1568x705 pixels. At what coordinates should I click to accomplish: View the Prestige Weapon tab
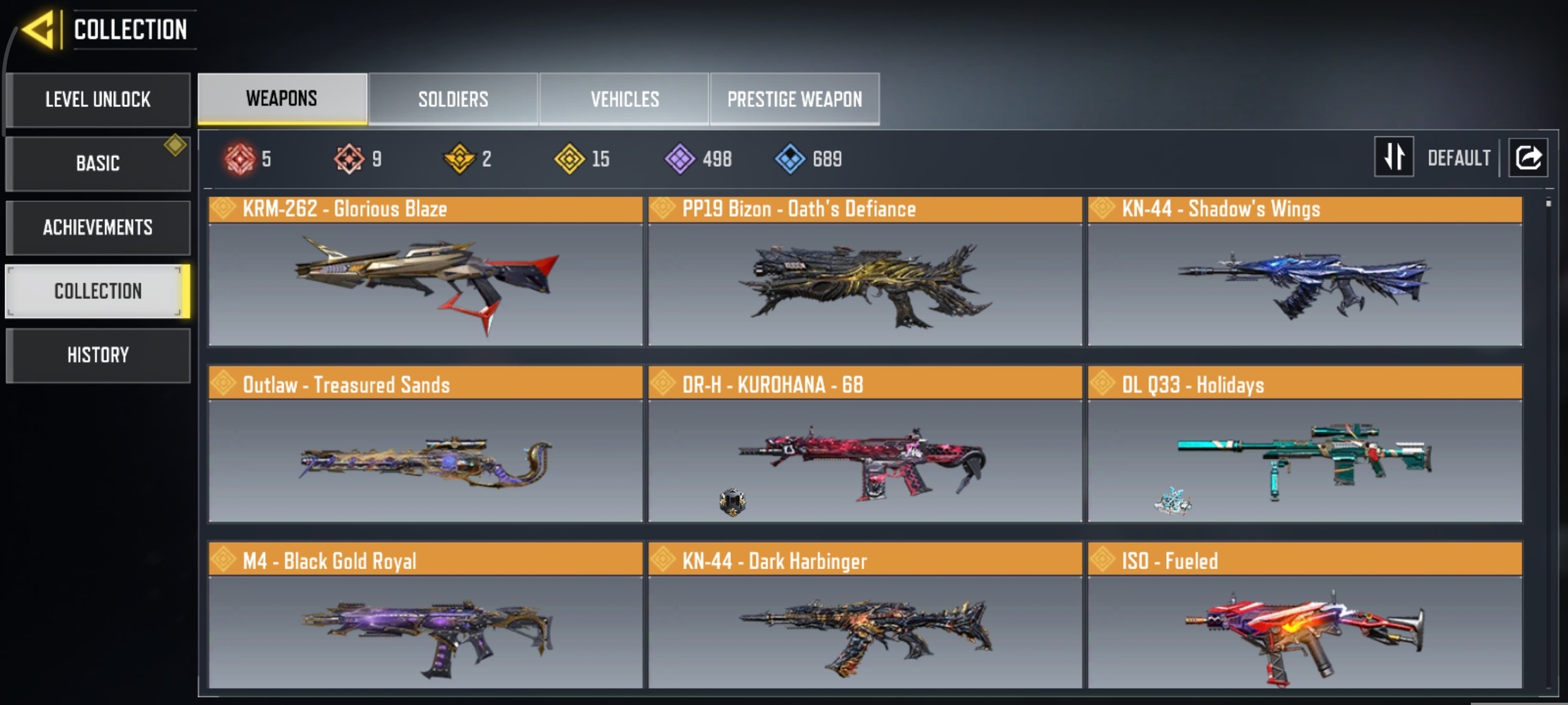[x=794, y=99]
